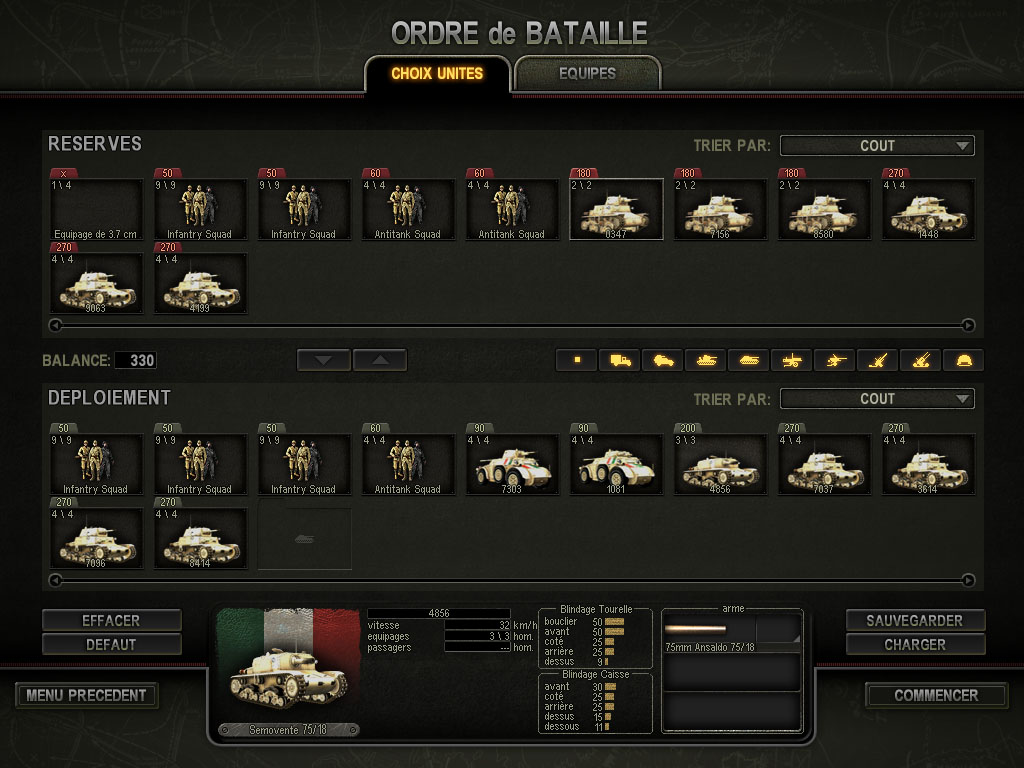Image resolution: width=1024 pixels, height=768 pixels.
Task: Select the CHOIX UNITES tab
Action: [437, 73]
